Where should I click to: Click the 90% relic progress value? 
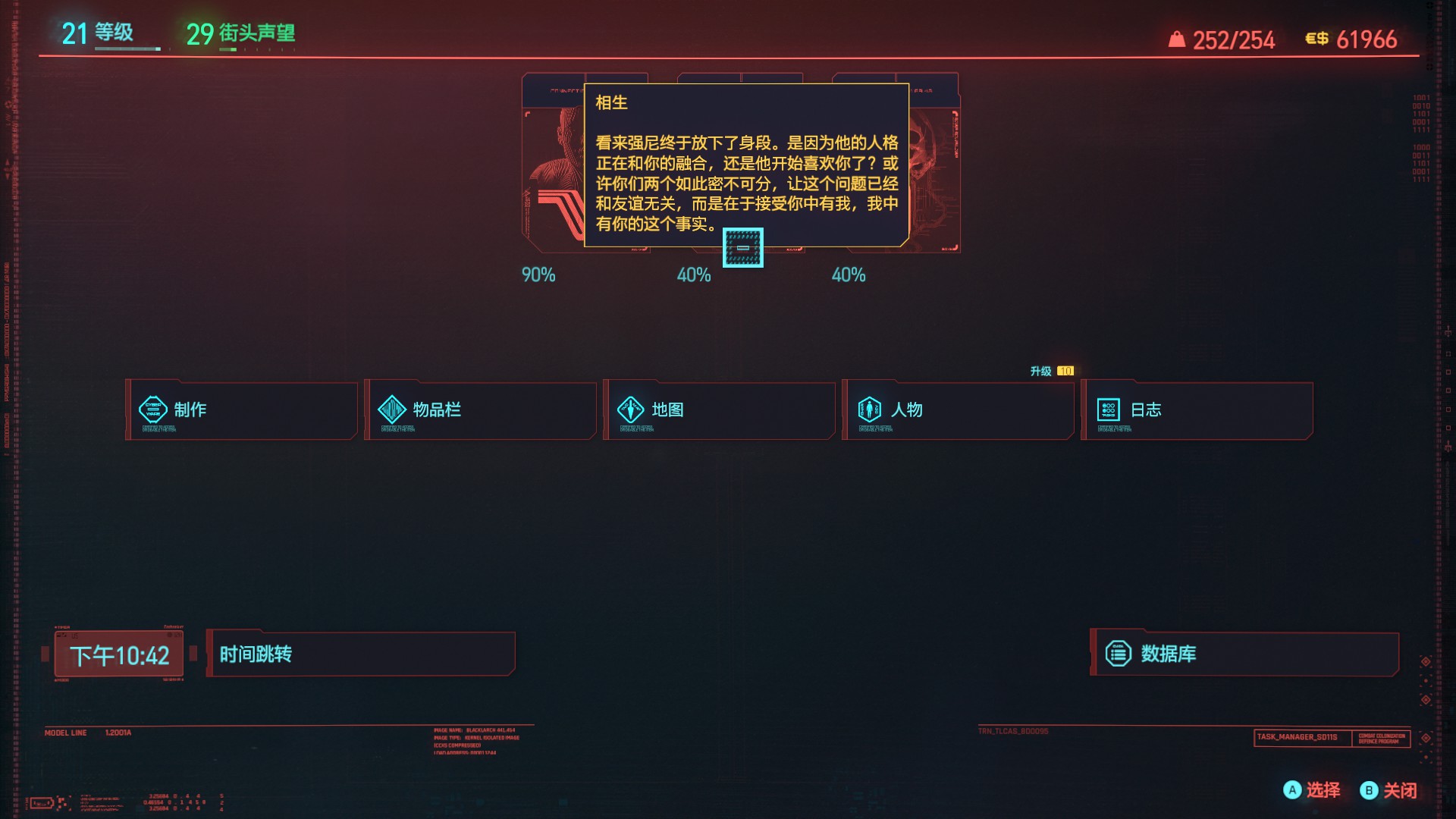538,275
